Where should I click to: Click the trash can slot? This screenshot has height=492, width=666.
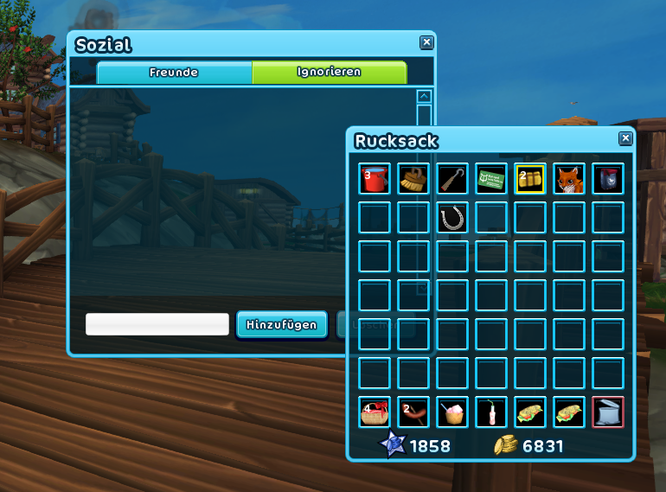coord(607,411)
